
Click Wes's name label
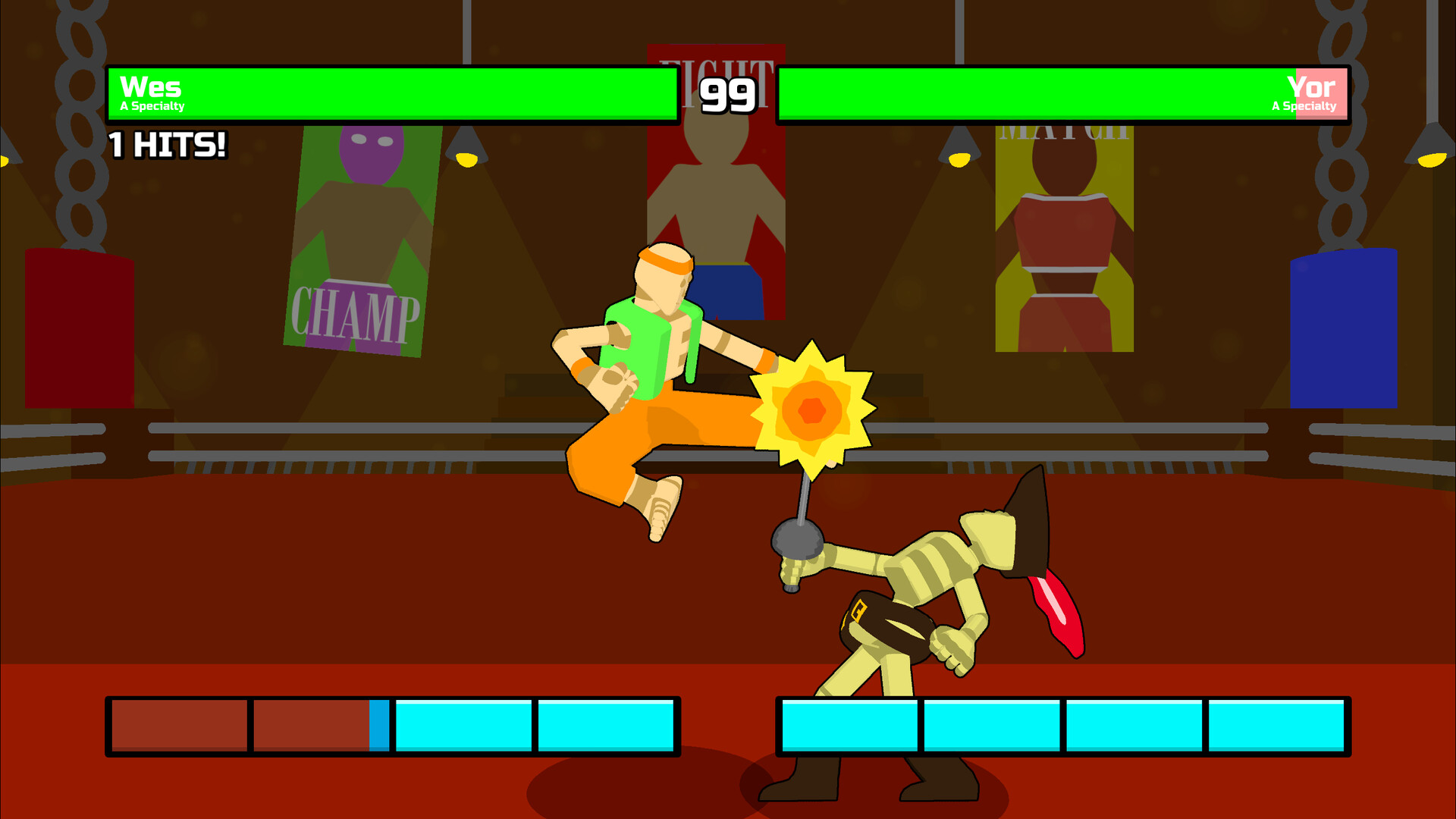(149, 87)
